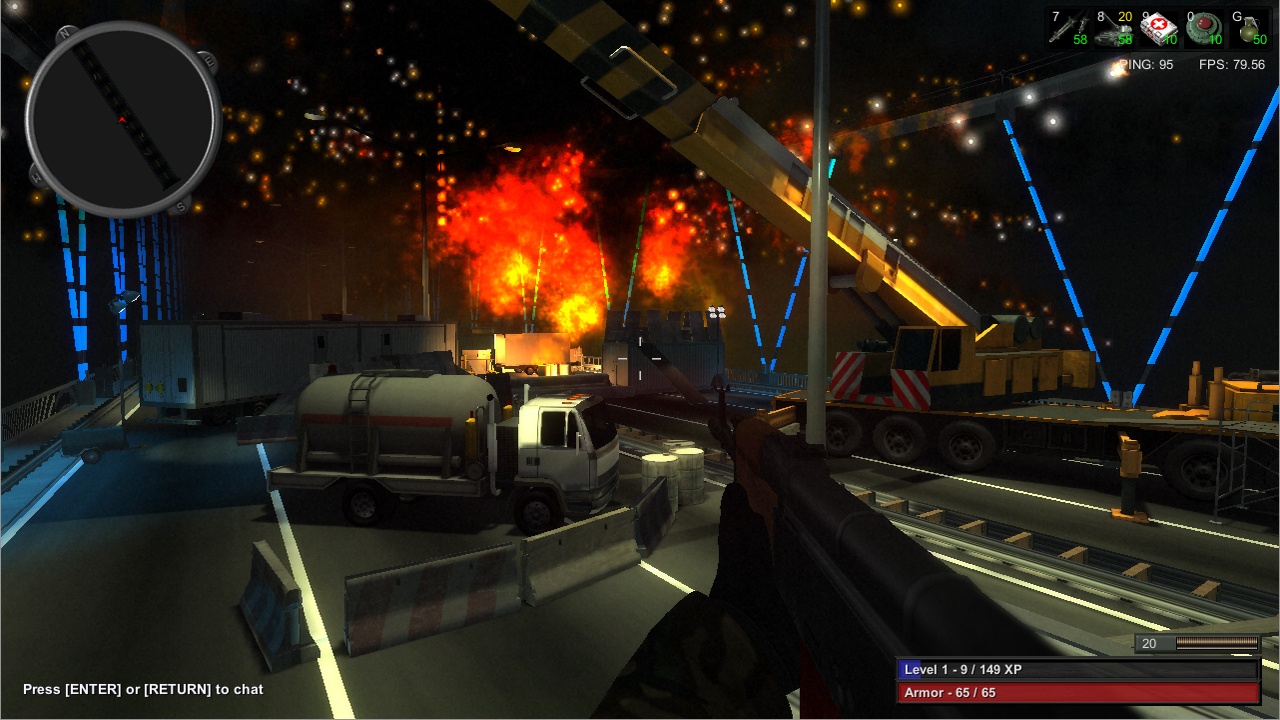Select the missile airstrike slot

click(x=1067, y=28)
